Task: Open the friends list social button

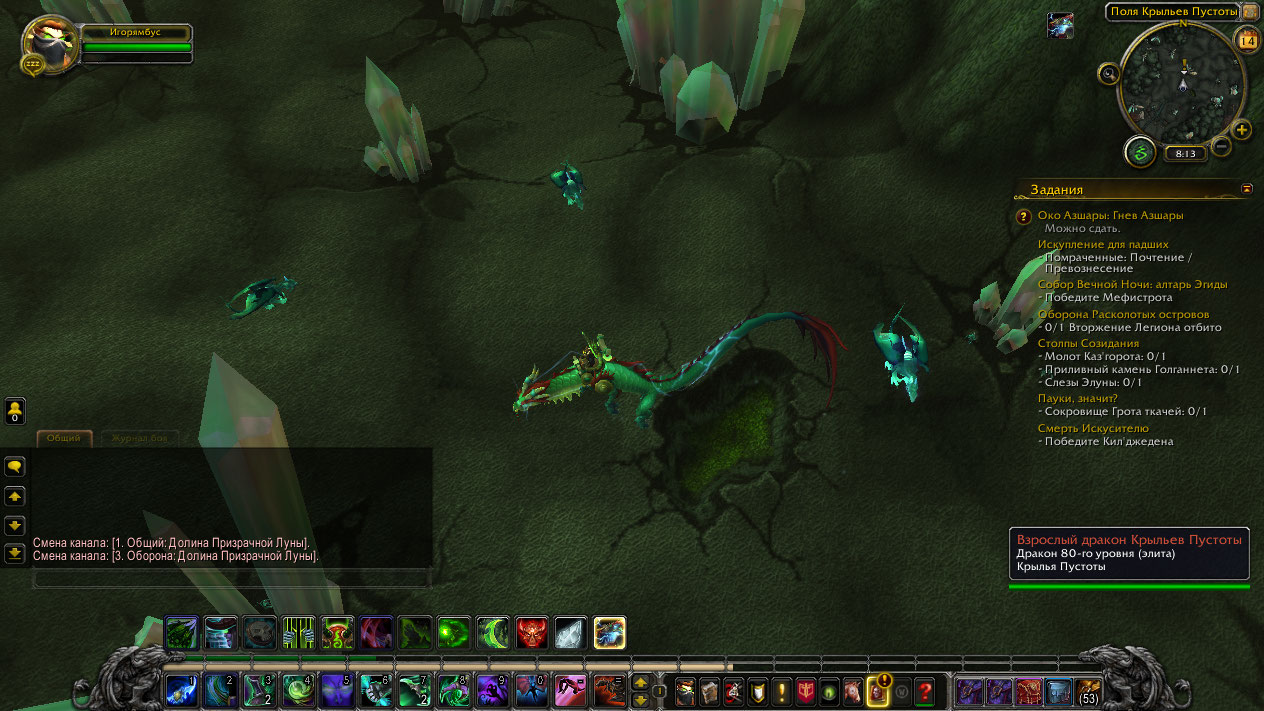Action: pos(15,410)
